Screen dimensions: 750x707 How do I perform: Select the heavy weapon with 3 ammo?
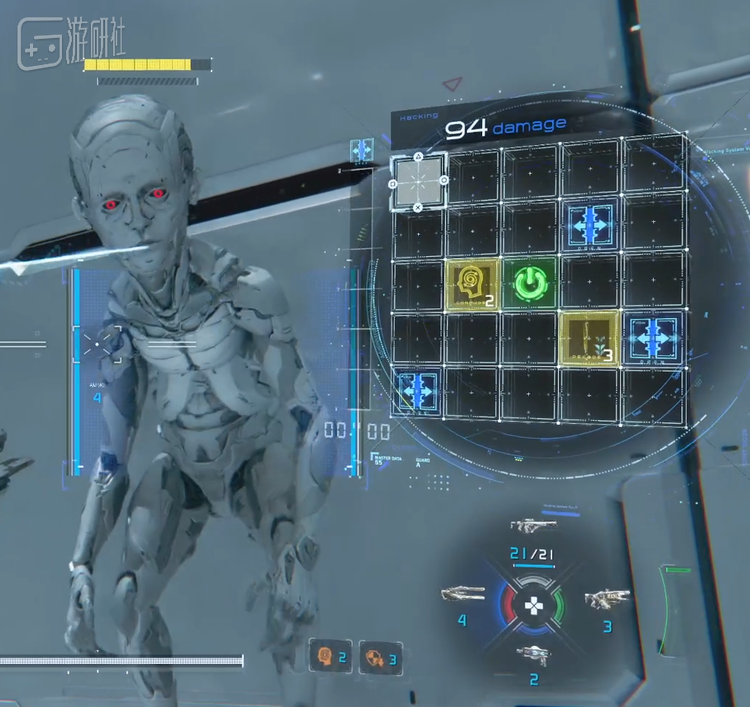tap(606, 599)
